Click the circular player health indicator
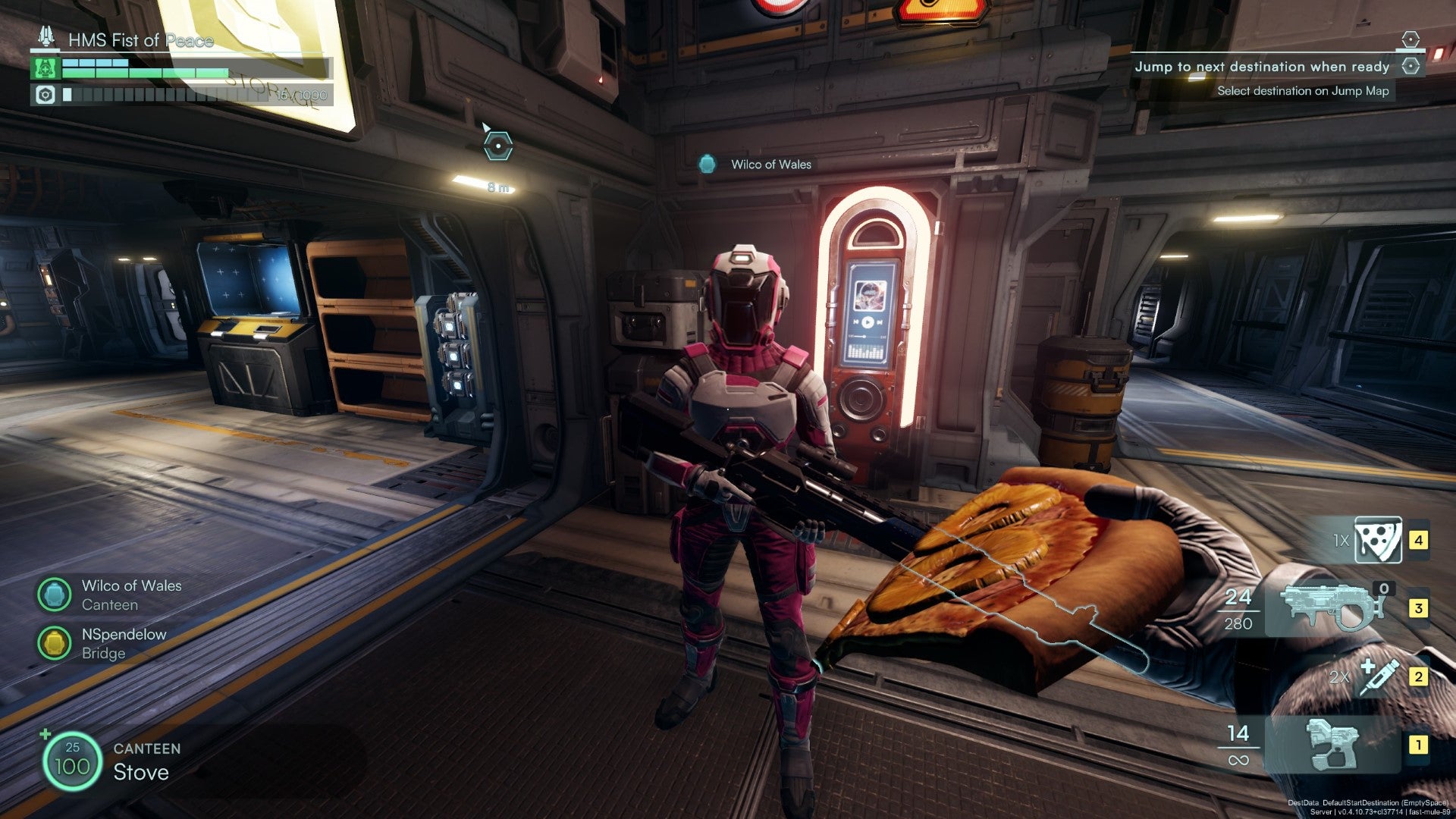Viewport: 1456px width, 819px height. 72,760
